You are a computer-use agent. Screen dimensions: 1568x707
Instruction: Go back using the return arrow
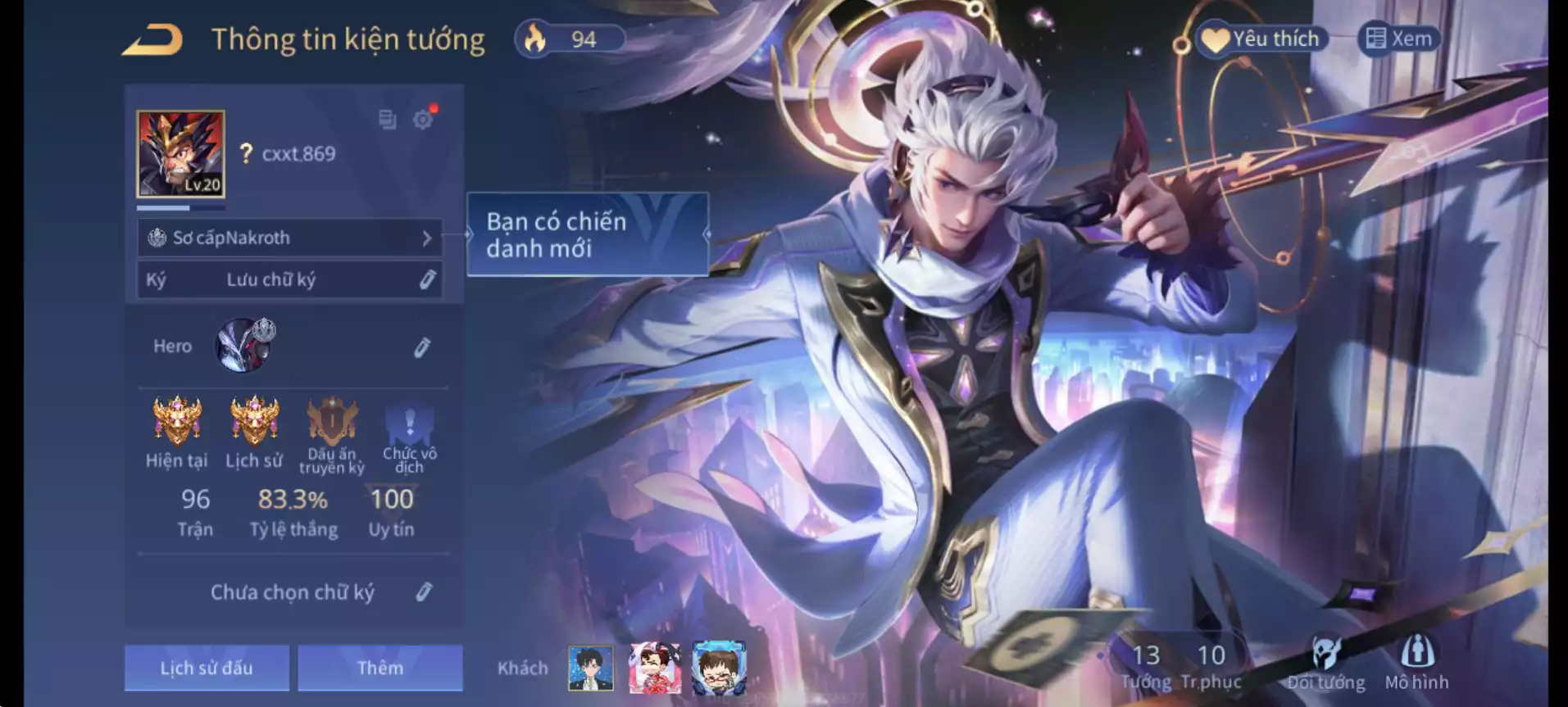[x=152, y=40]
